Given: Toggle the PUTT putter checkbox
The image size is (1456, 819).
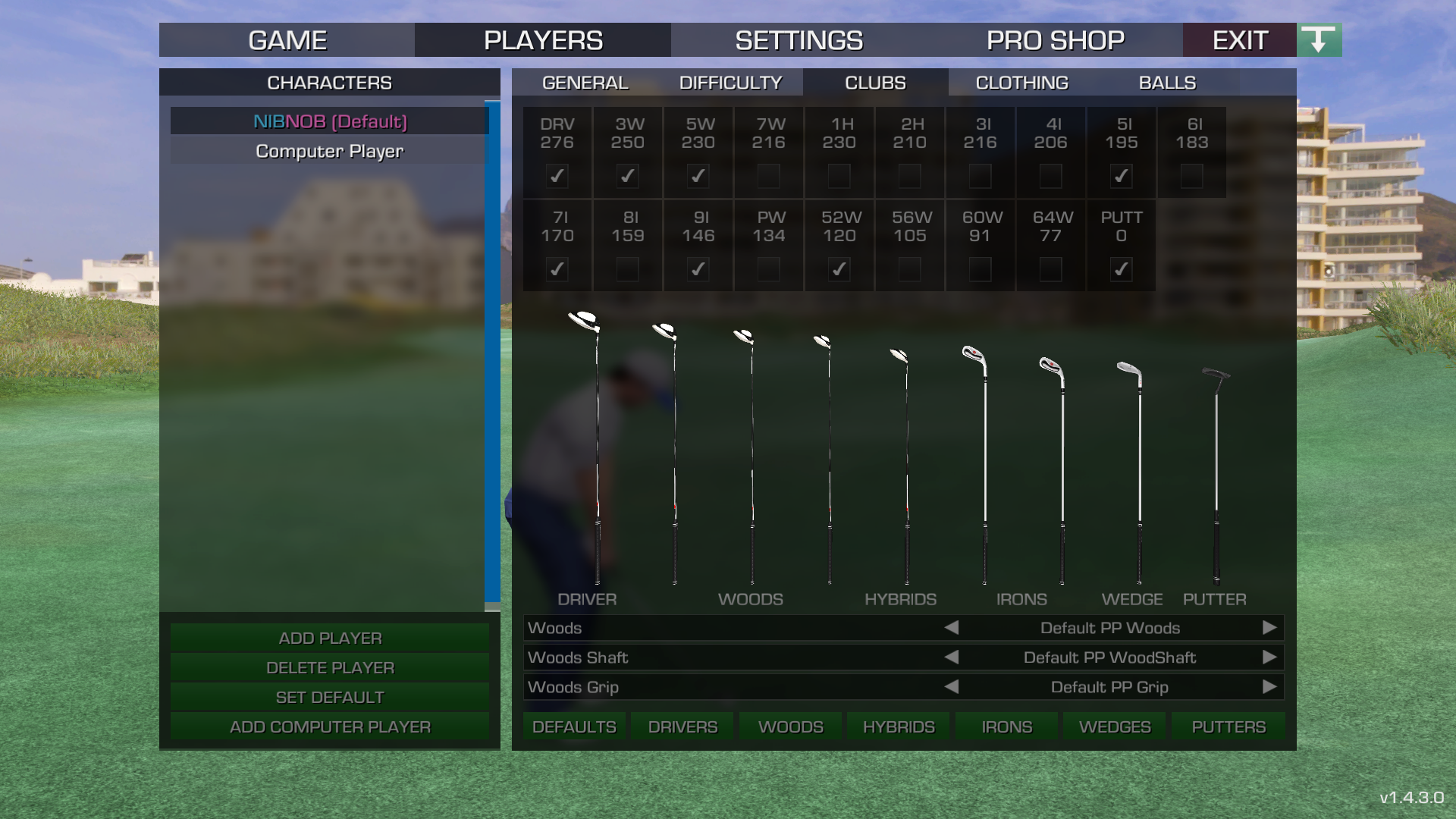Looking at the screenshot, I should pyautogui.click(x=1121, y=269).
